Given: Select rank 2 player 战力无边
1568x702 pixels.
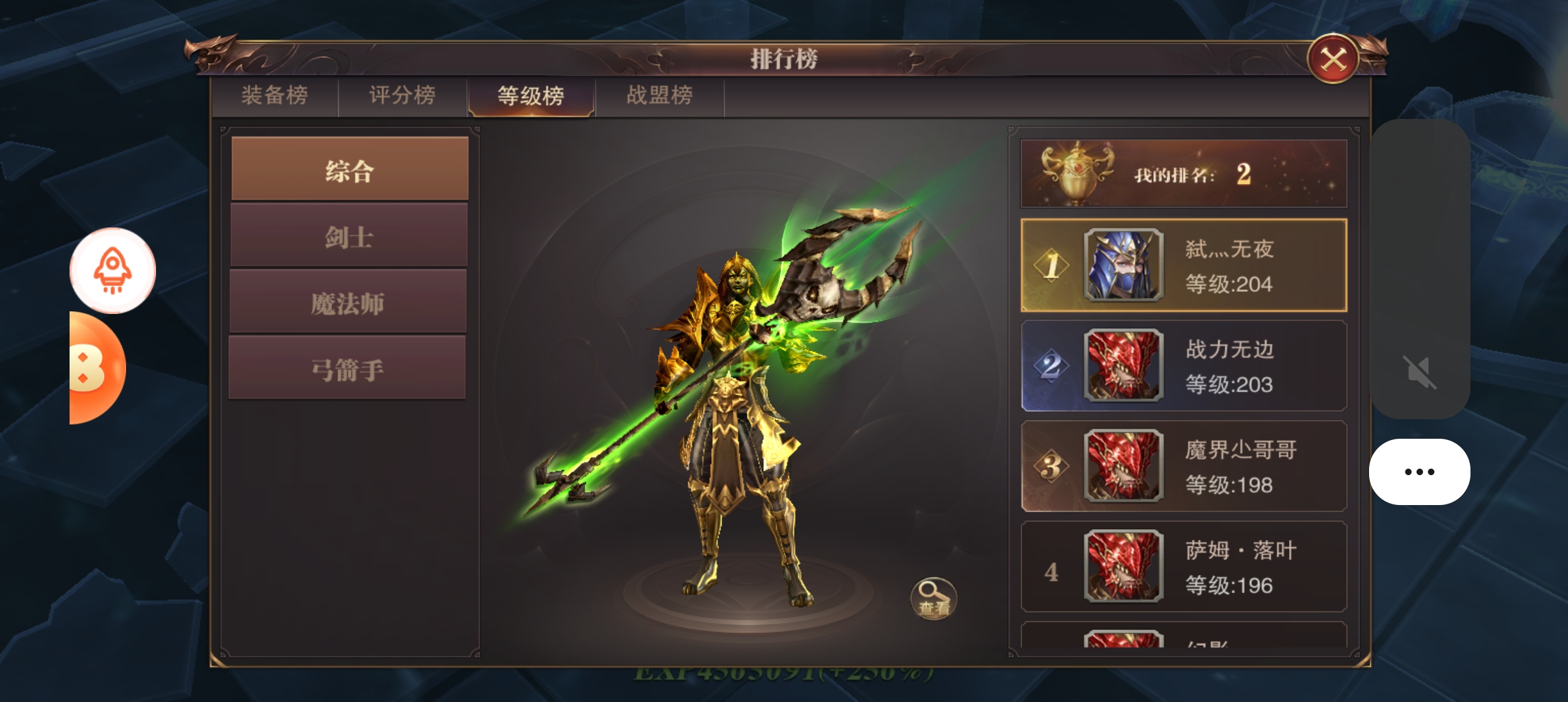Looking at the screenshot, I should point(1183,366).
